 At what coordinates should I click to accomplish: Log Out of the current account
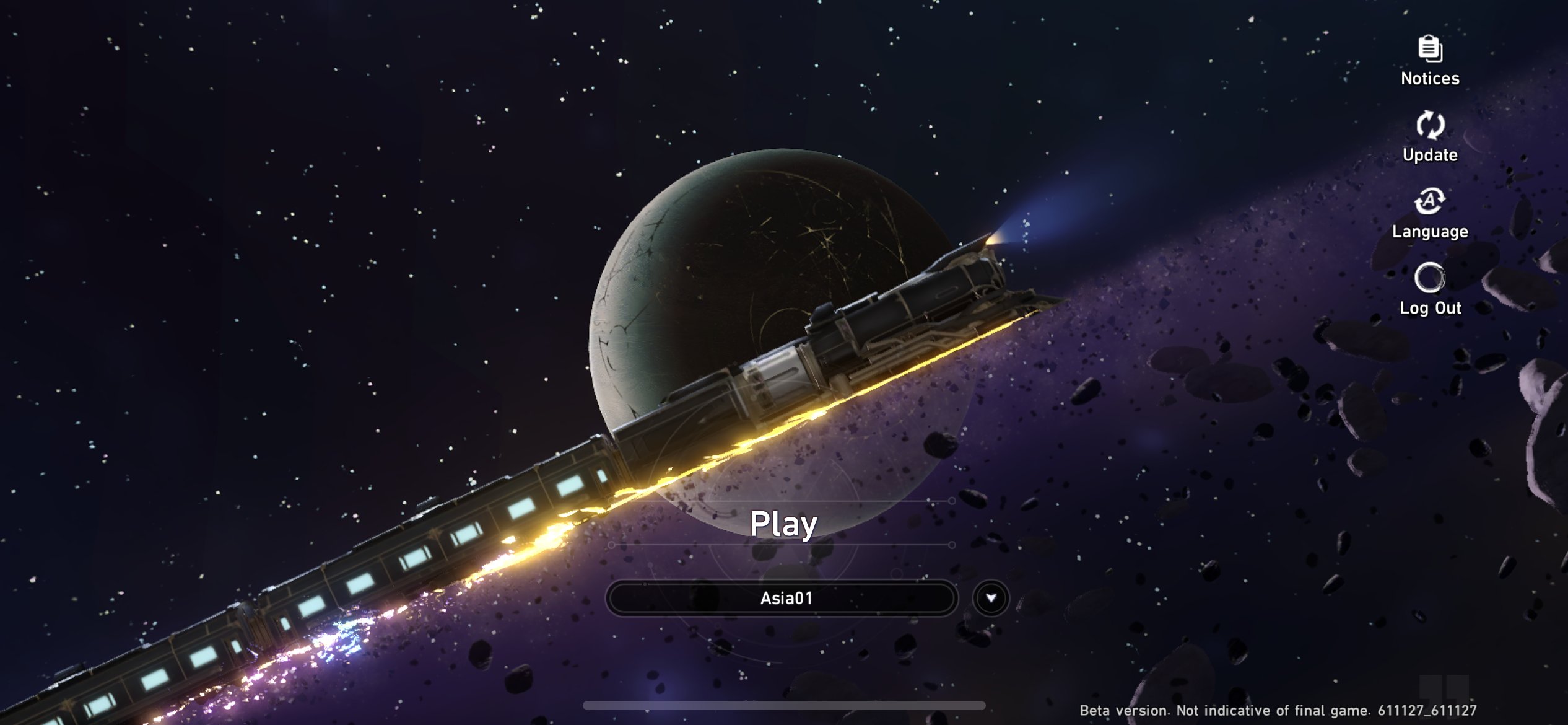tap(1430, 290)
